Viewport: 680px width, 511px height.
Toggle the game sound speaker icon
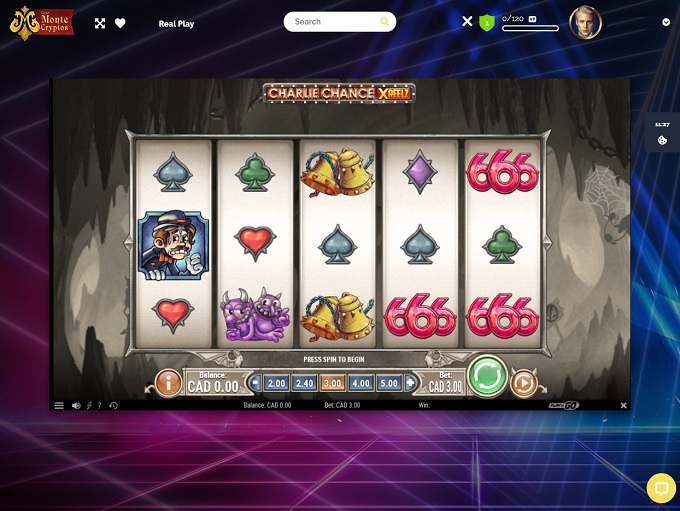(x=76, y=405)
